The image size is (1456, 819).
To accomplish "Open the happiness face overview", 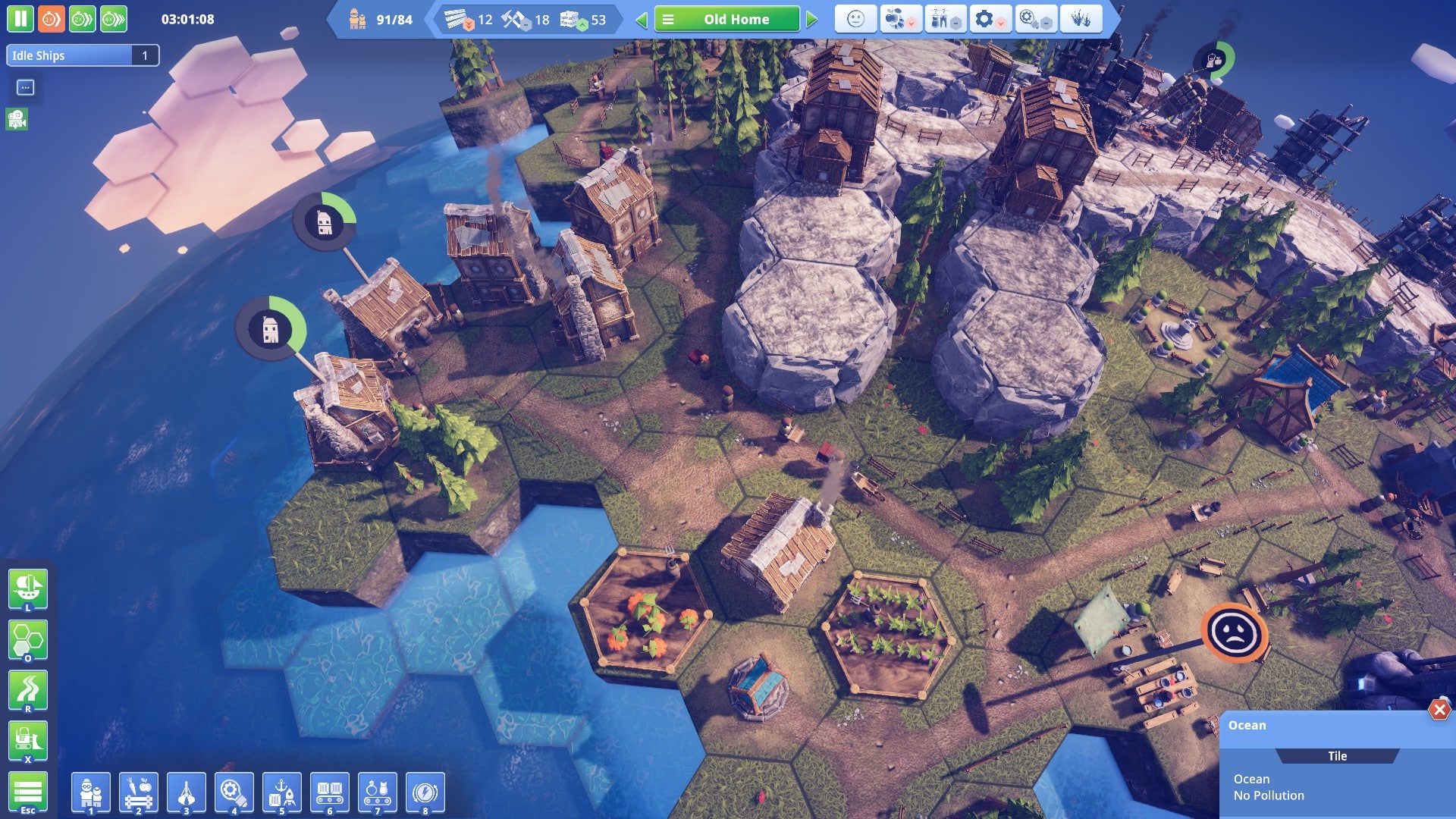I will tap(855, 19).
